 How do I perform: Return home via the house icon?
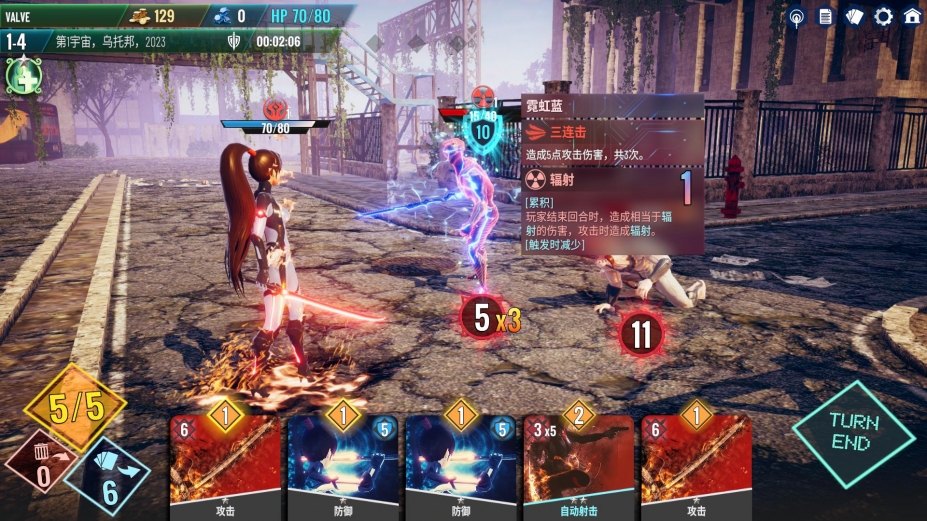pyautogui.click(x=912, y=16)
